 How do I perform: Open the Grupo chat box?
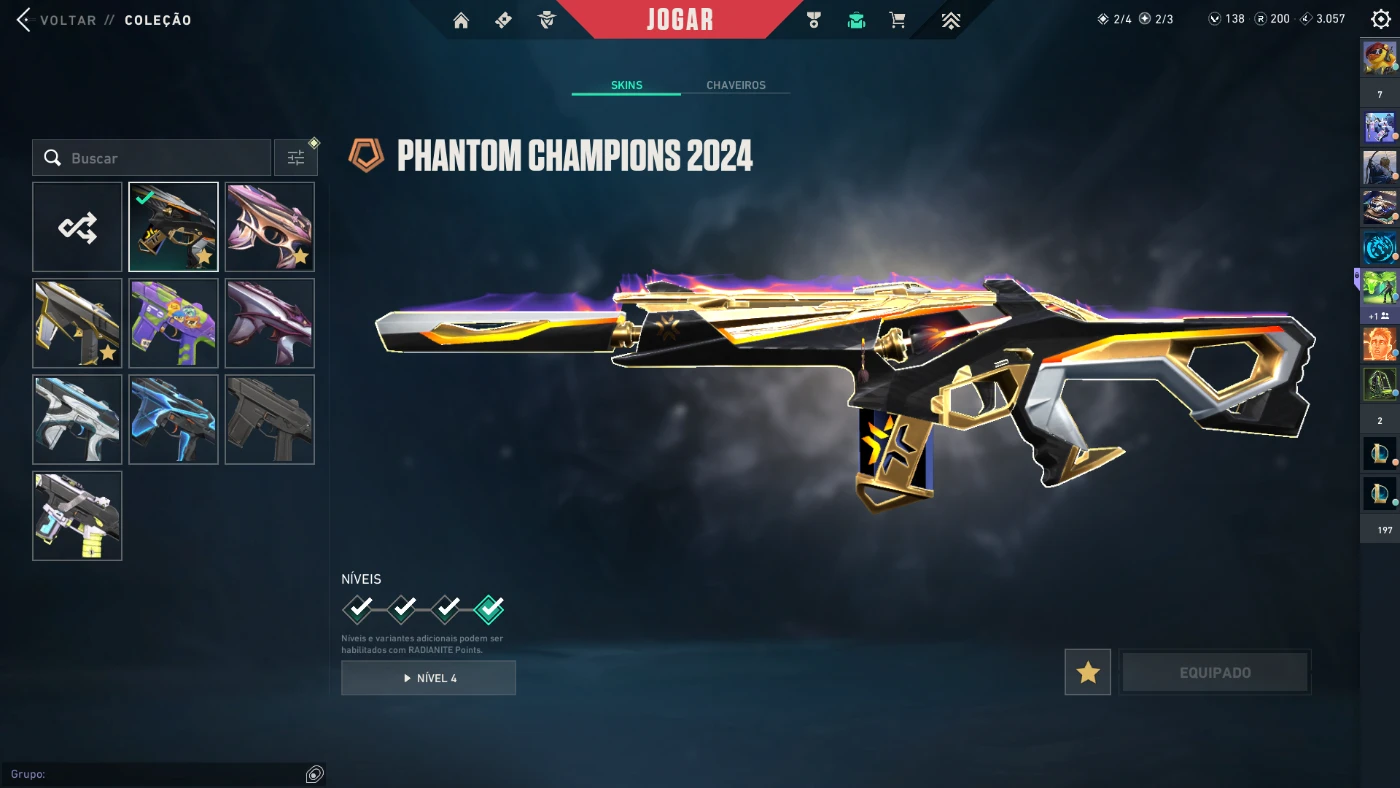(x=160, y=774)
